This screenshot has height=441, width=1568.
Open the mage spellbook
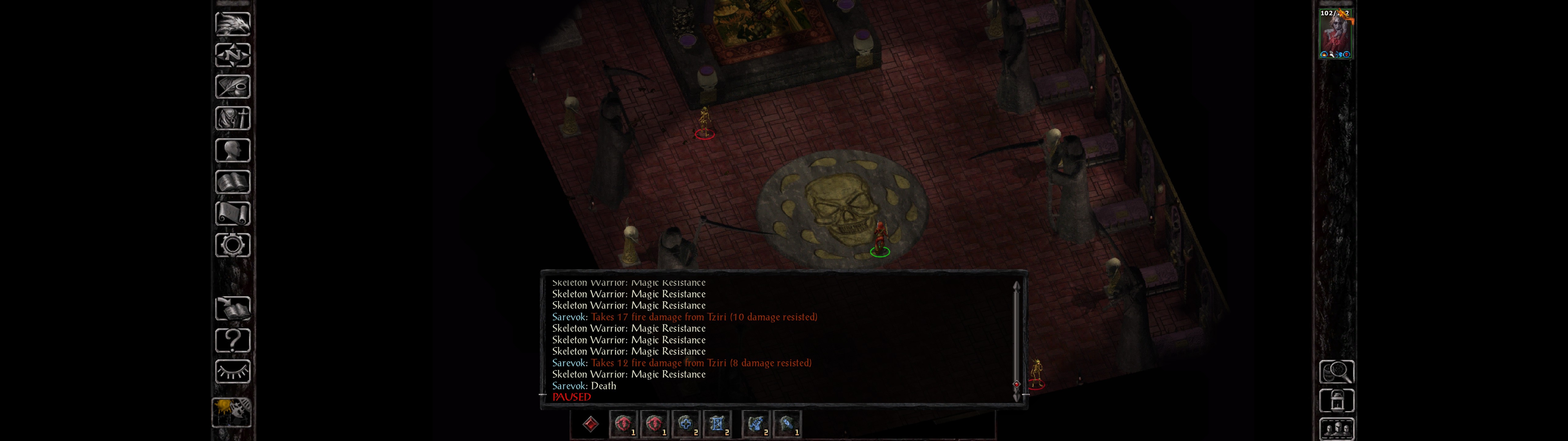click(232, 182)
